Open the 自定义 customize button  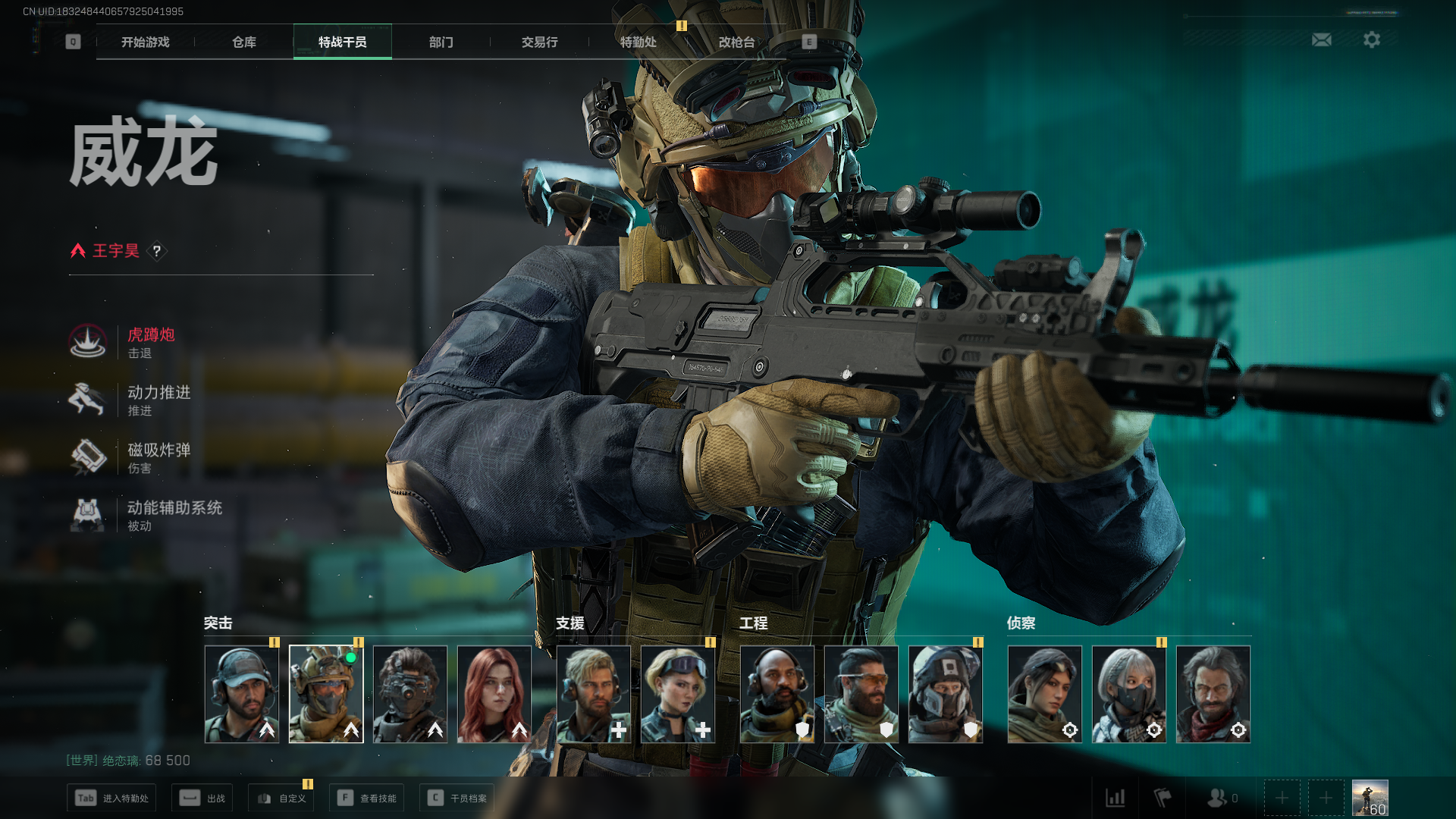click(x=281, y=798)
